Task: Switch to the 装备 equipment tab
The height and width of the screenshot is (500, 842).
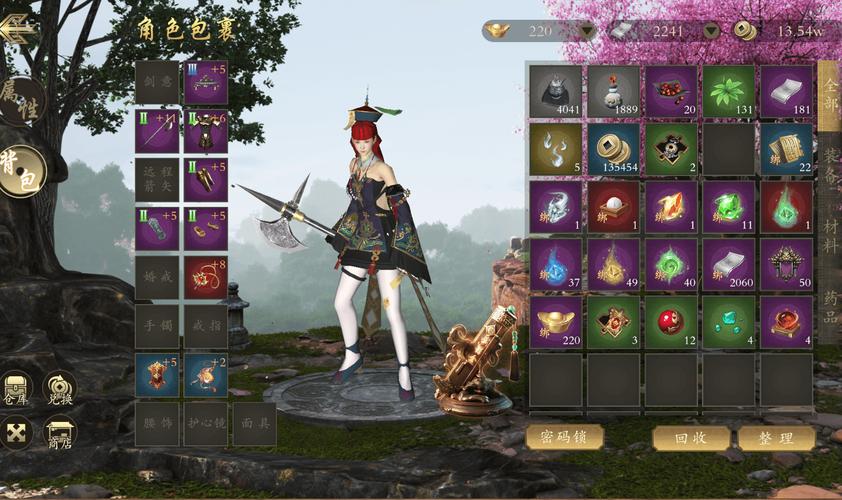Action: point(831,165)
